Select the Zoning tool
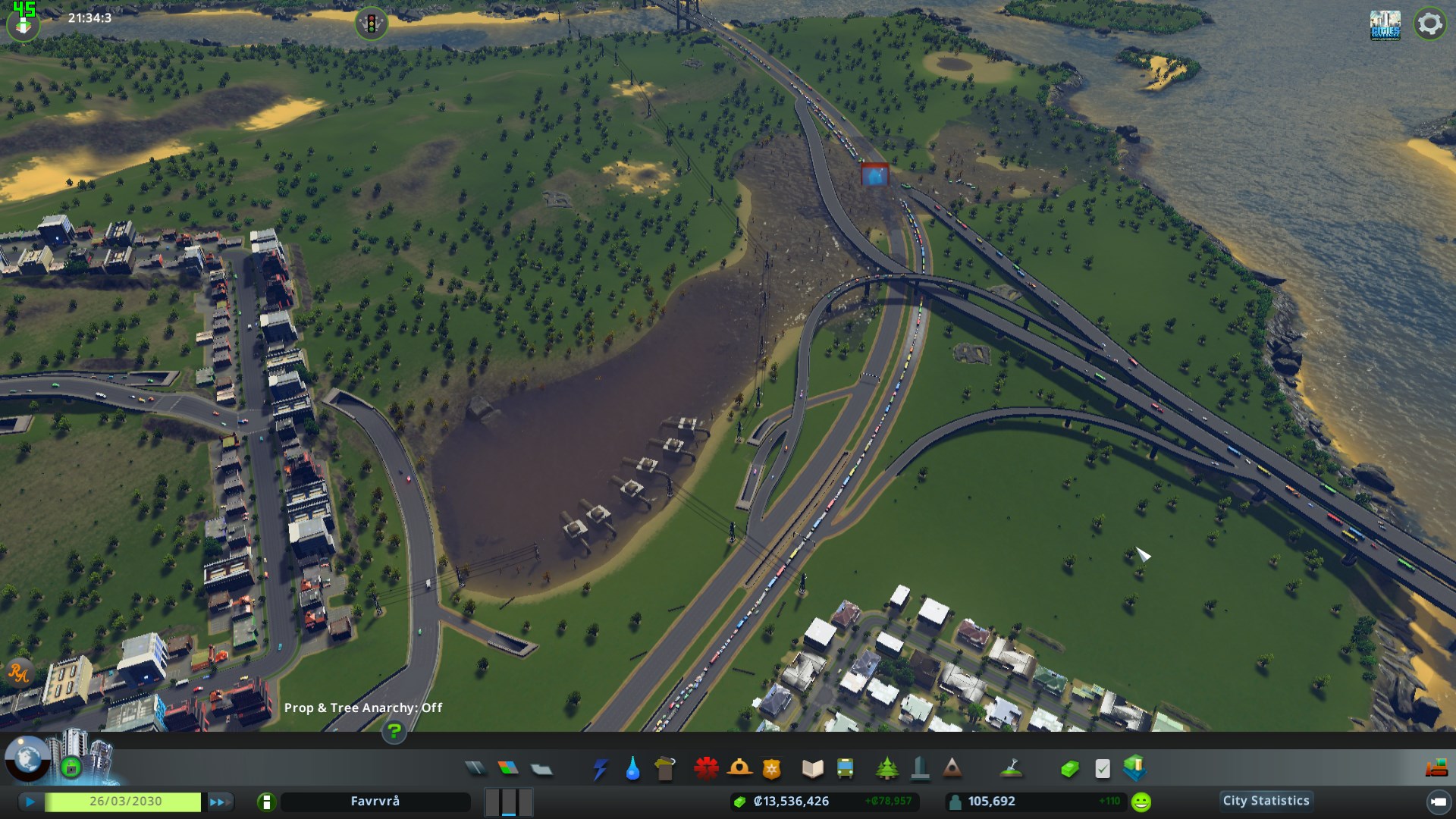The height and width of the screenshot is (819, 1456). click(x=507, y=769)
